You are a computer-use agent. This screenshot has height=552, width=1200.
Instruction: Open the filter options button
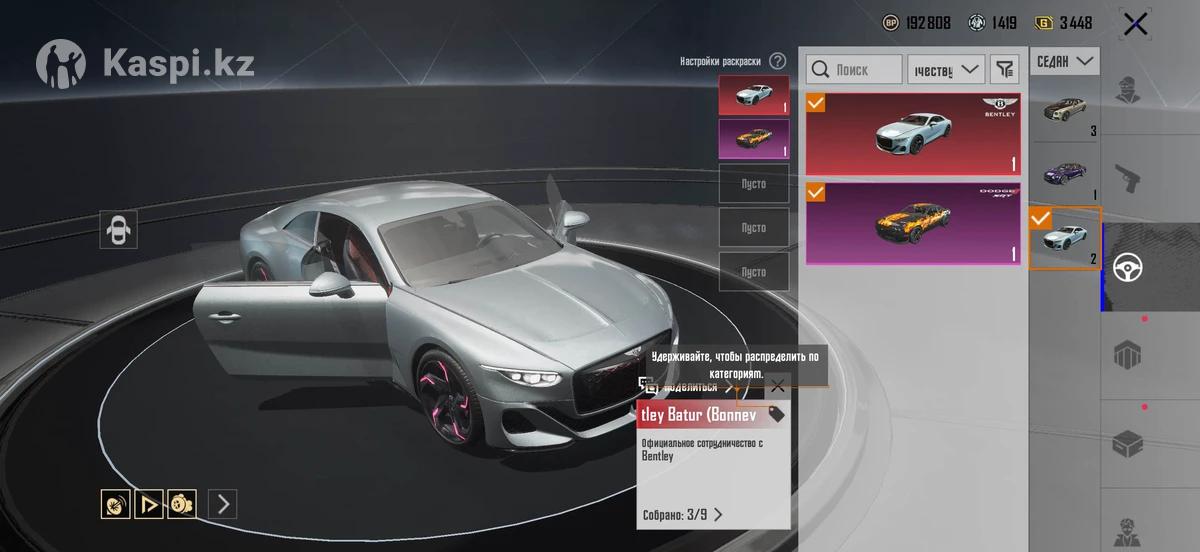coord(1003,69)
